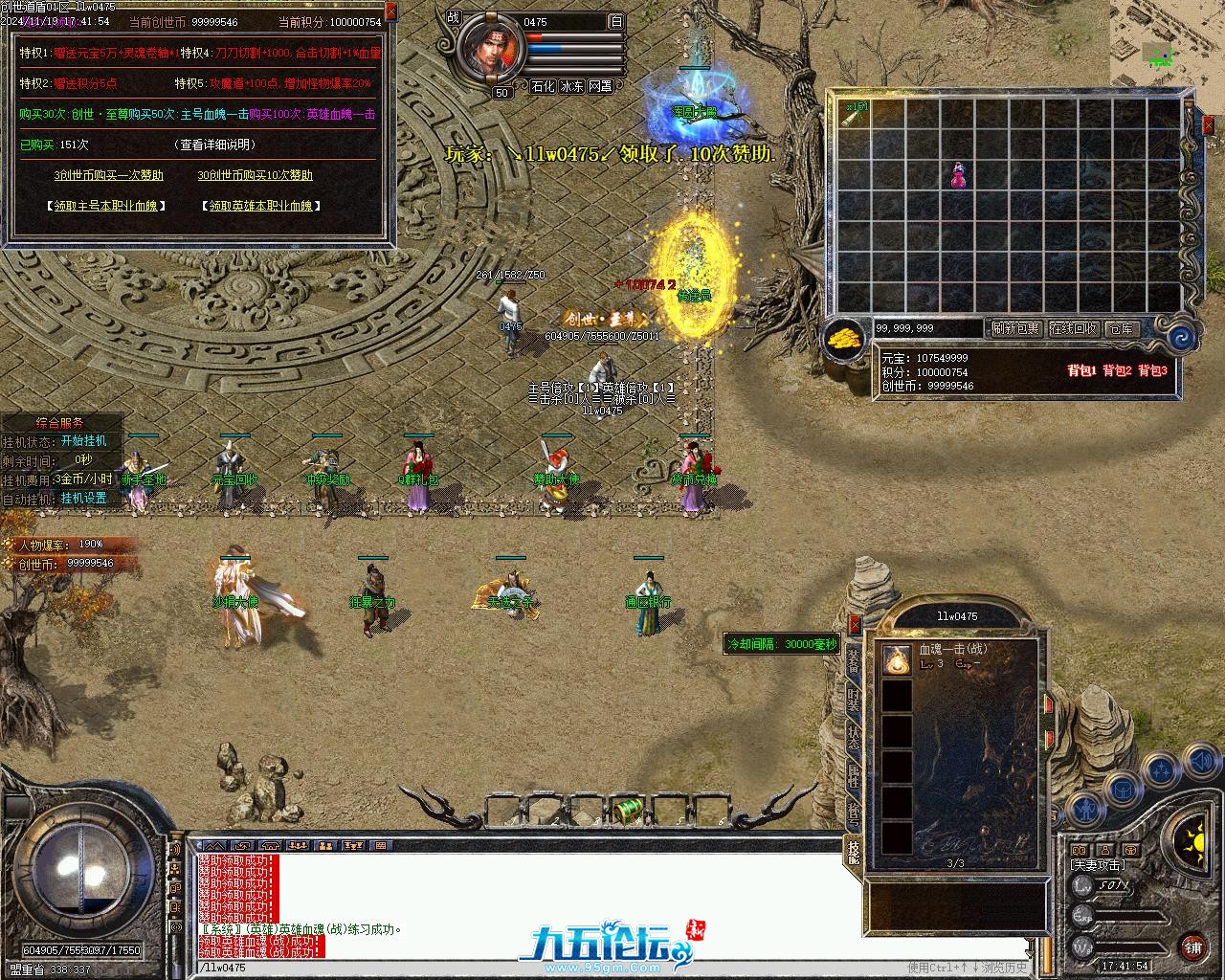Toggle 开始挂机 auto-battle
The width and height of the screenshot is (1225, 980).
[x=84, y=441]
